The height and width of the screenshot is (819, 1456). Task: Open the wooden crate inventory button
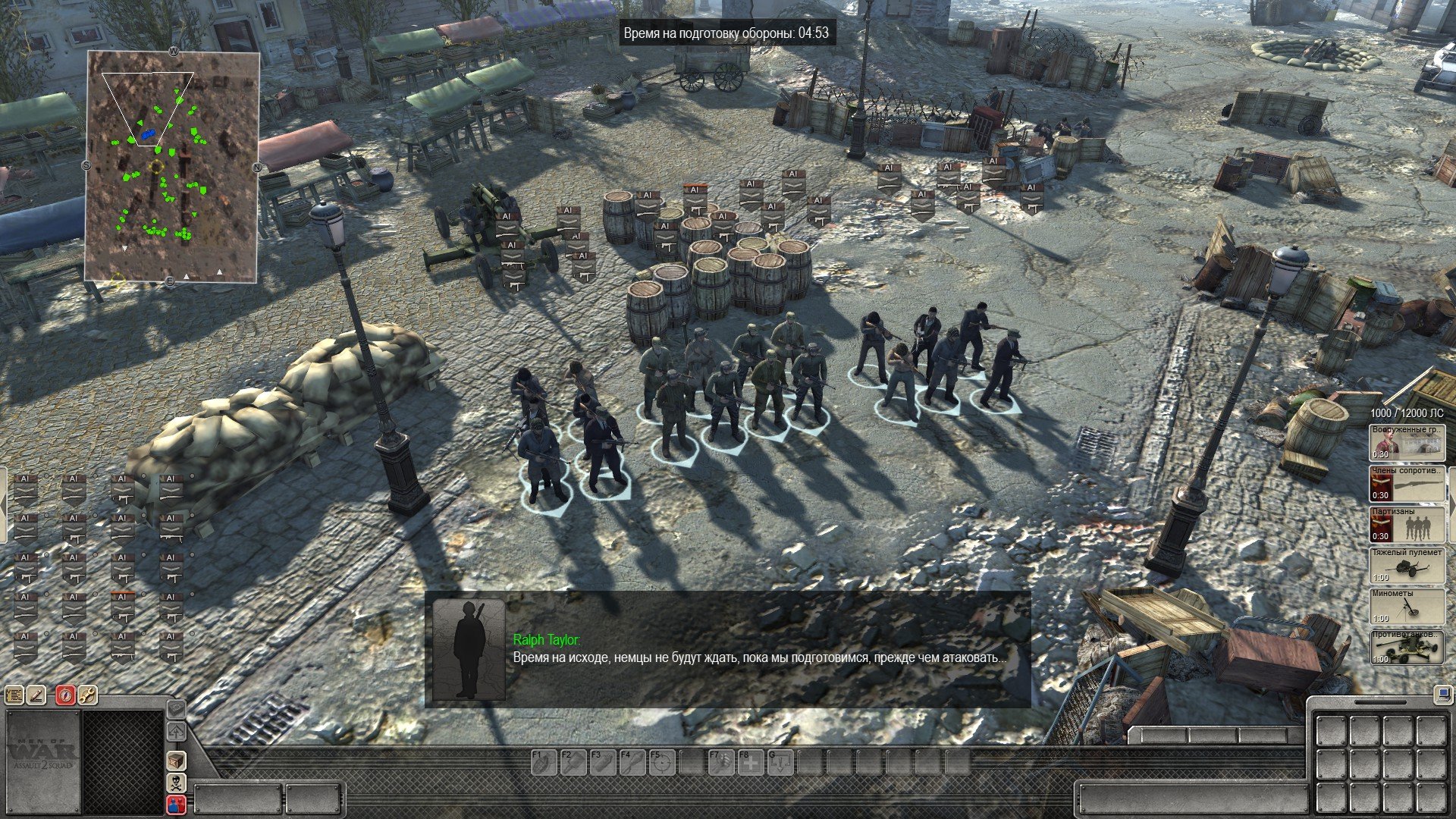[176, 760]
